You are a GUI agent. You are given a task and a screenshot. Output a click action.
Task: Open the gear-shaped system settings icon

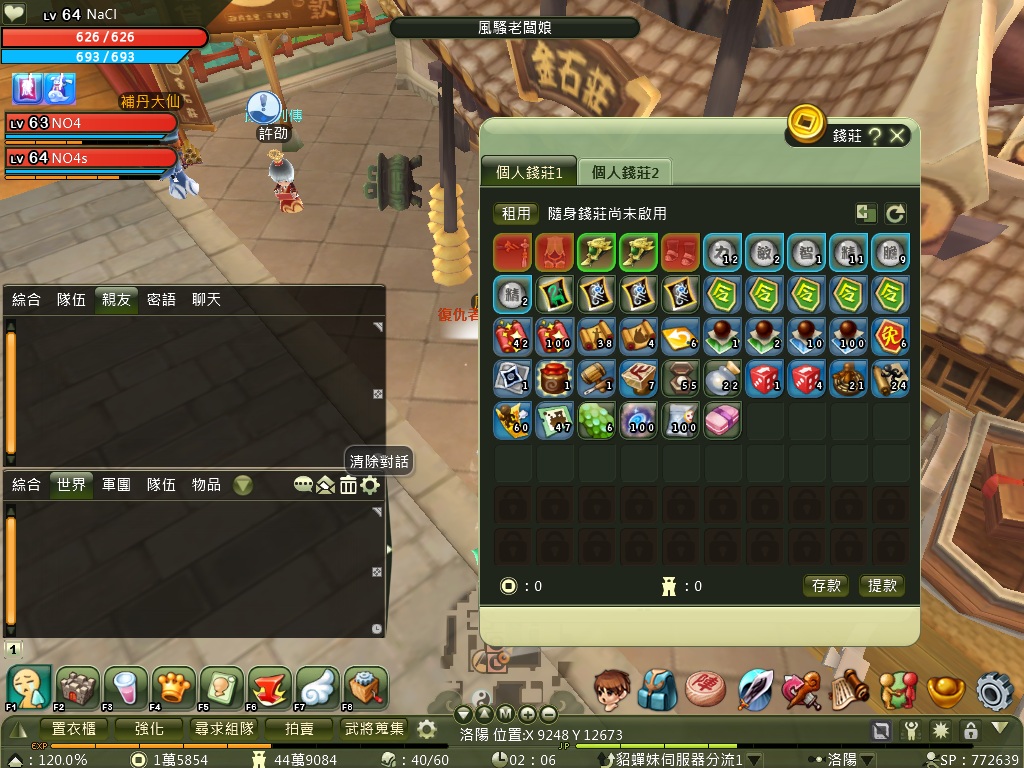(x=994, y=691)
